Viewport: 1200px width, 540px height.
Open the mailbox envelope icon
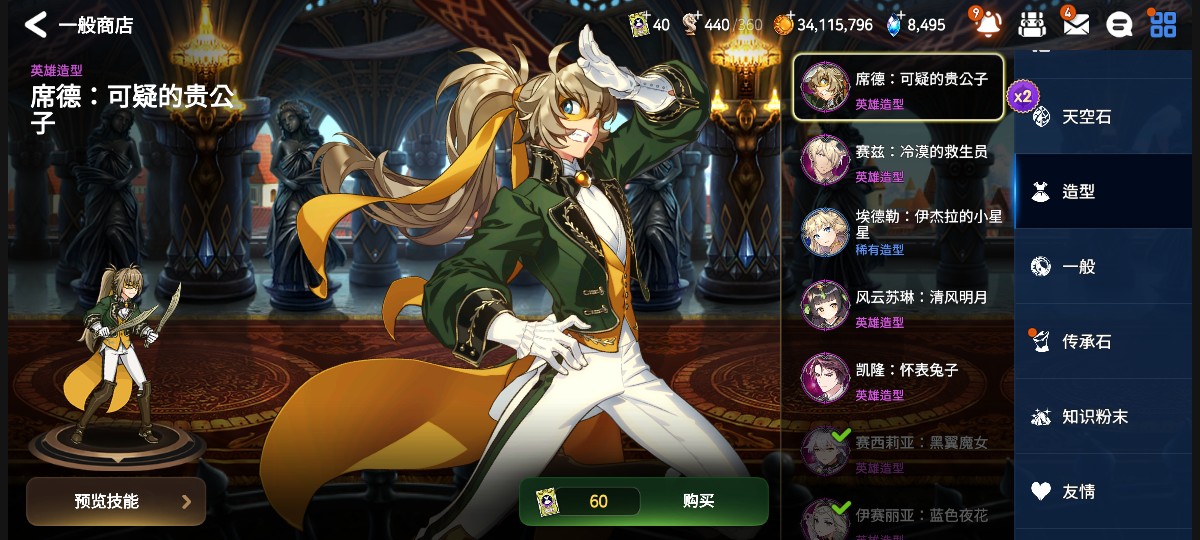click(x=1076, y=25)
